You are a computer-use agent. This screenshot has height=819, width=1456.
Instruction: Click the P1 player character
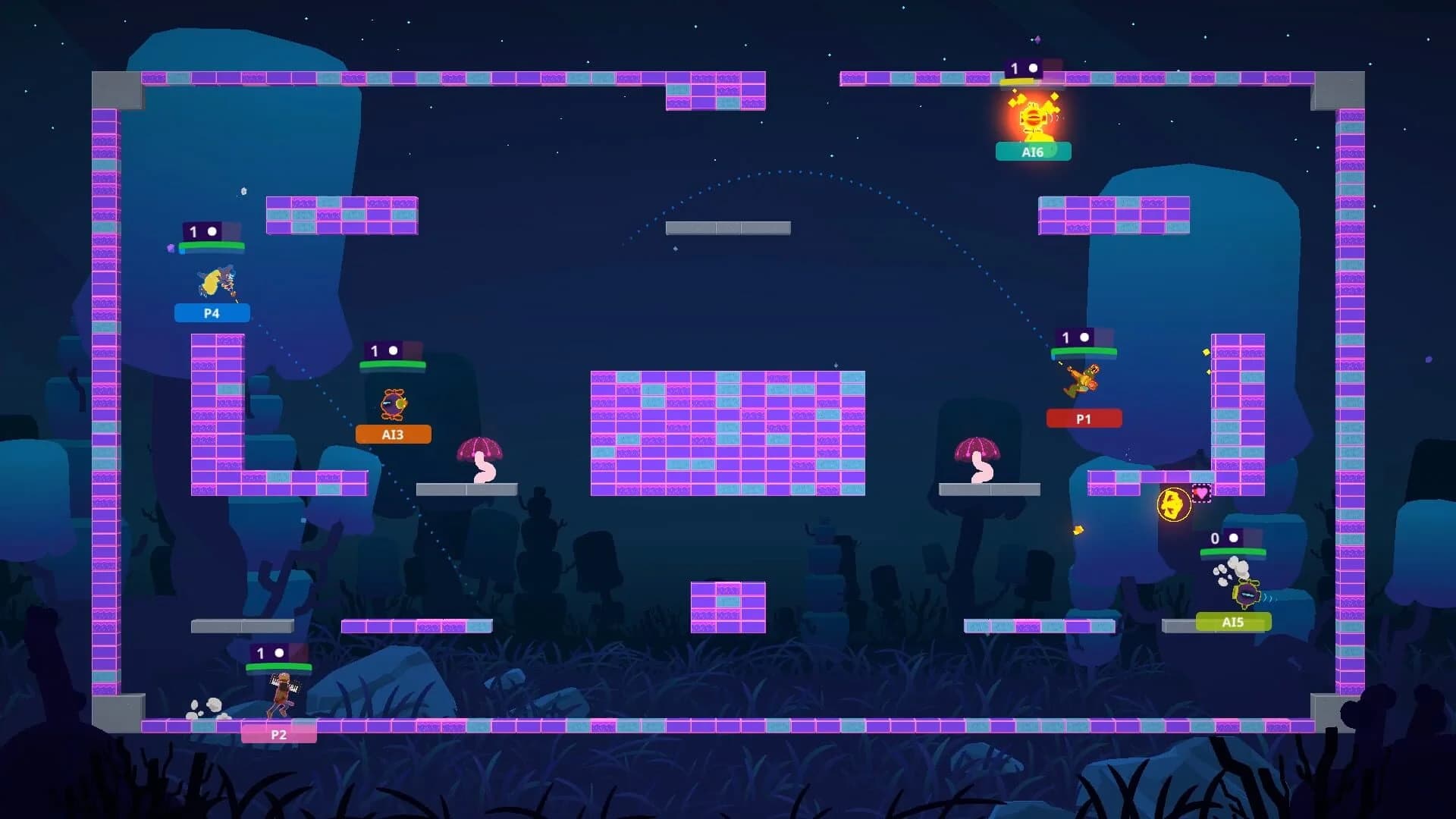click(1081, 383)
